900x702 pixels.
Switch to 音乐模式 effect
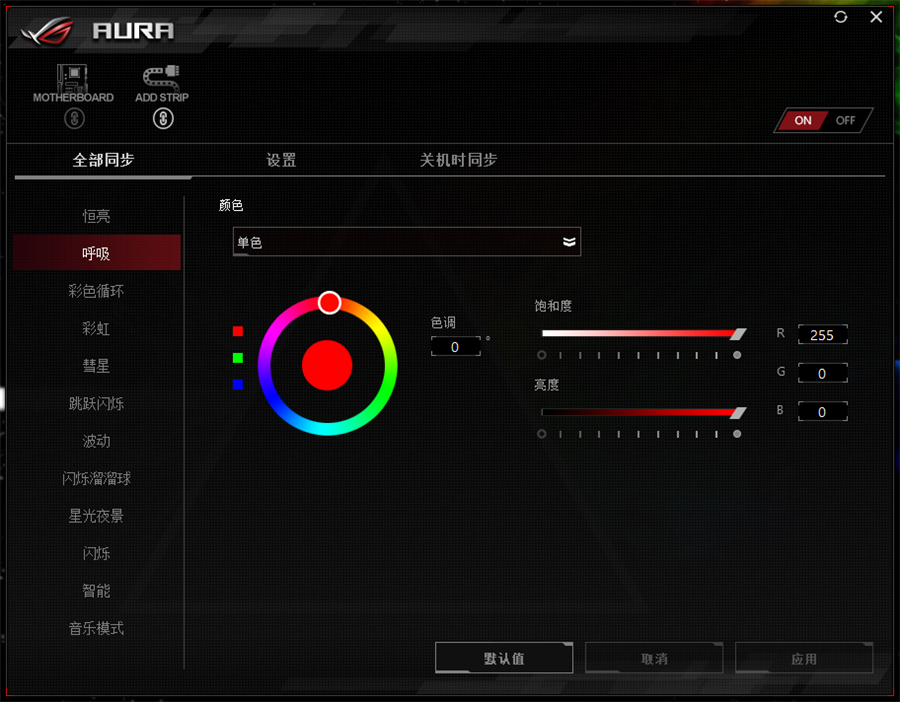click(x=96, y=628)
